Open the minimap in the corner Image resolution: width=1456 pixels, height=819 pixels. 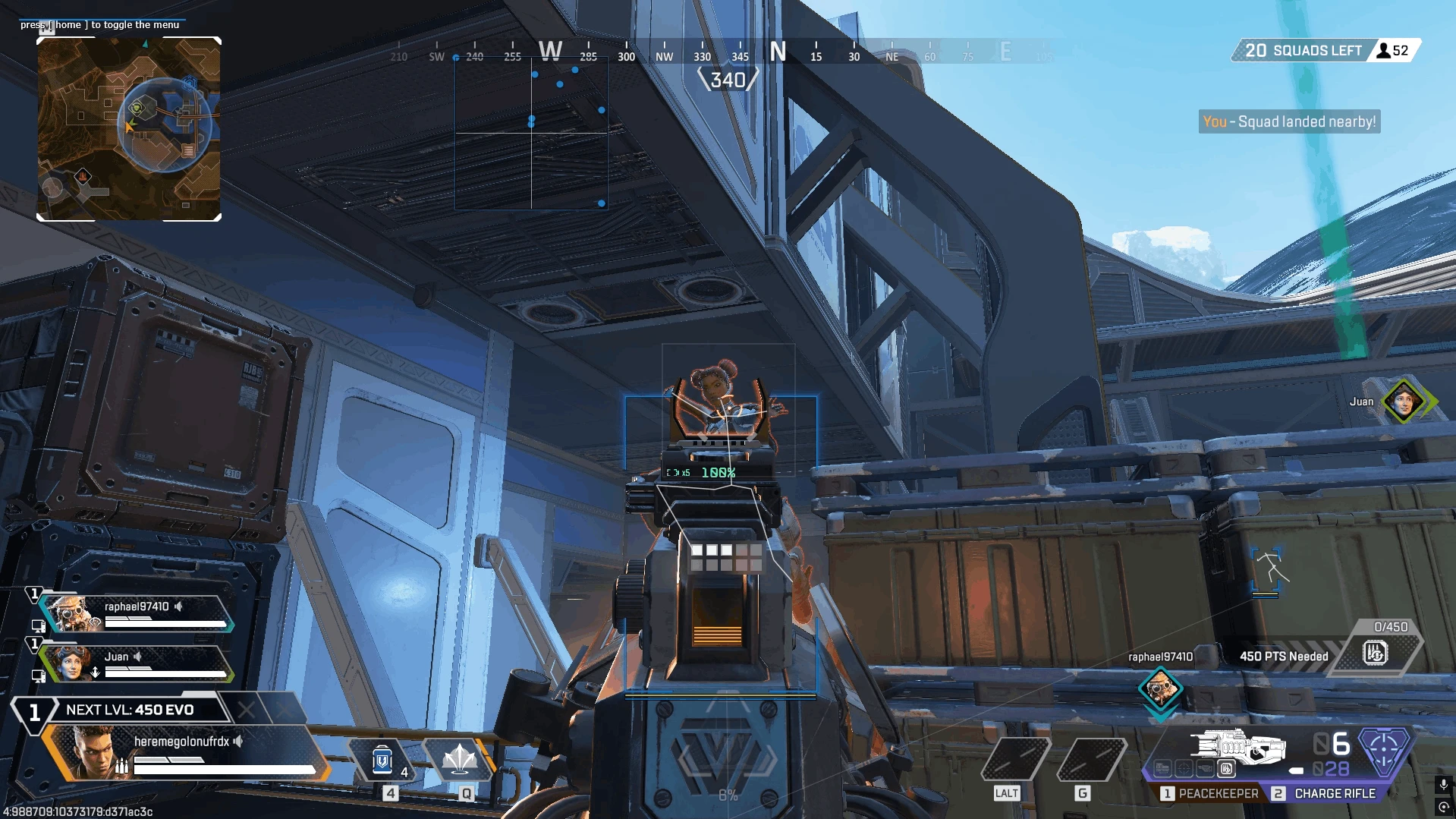(x=129, y=129)
